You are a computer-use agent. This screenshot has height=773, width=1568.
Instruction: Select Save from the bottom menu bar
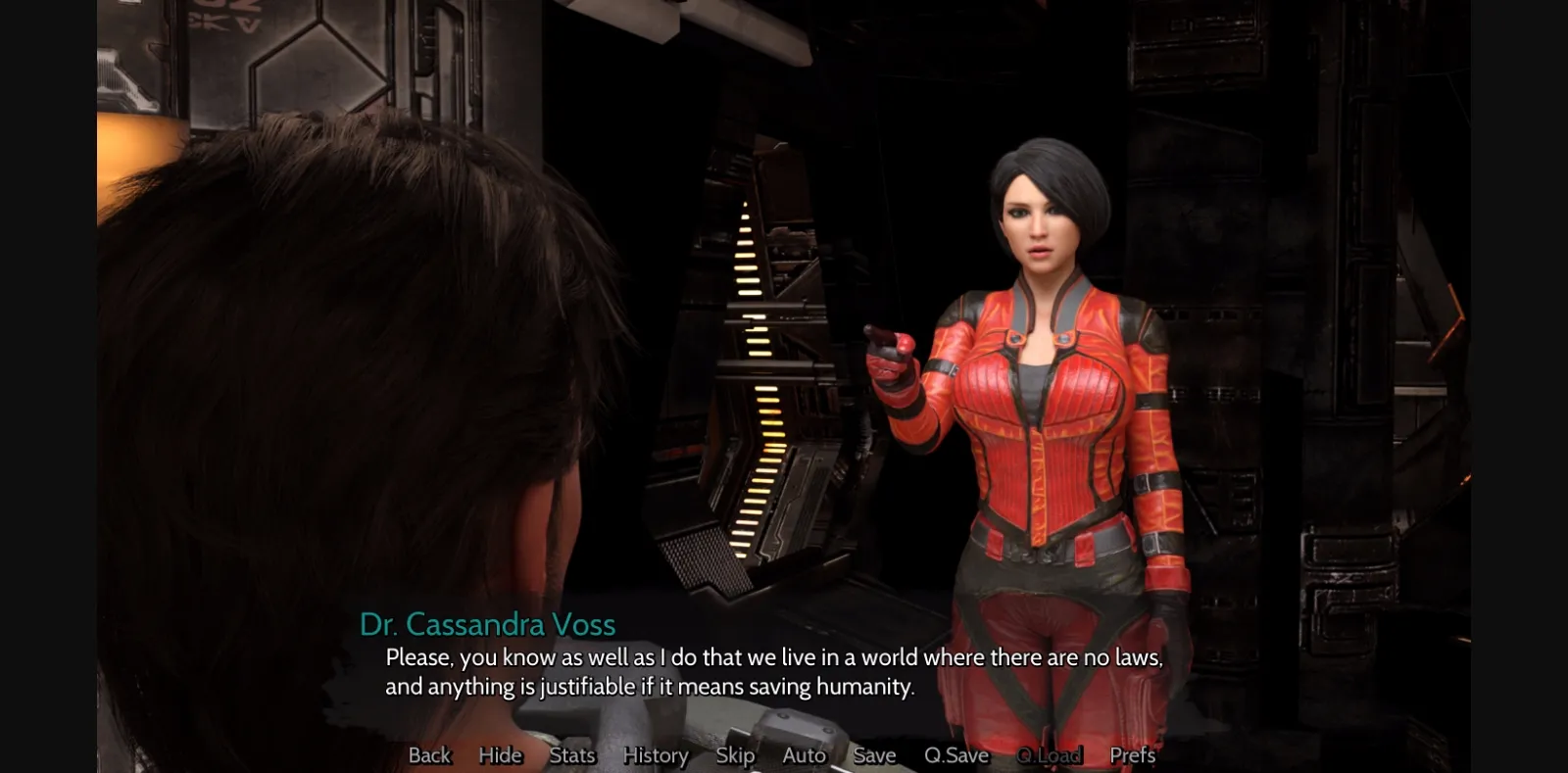[x=872, y=755]
